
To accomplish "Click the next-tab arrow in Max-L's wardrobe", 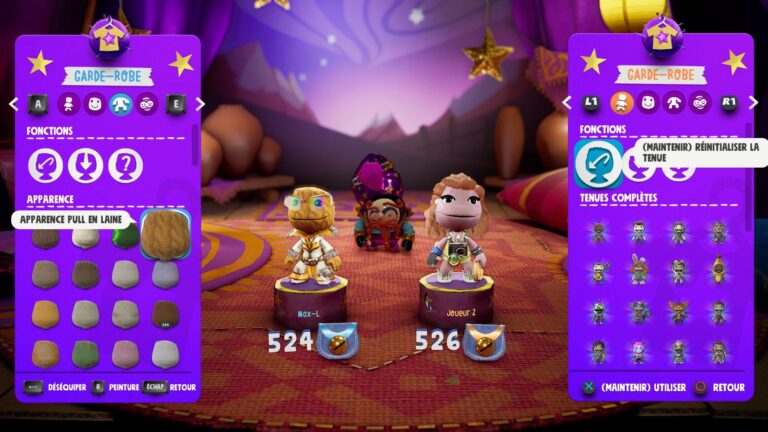I will tap(200, 103).
